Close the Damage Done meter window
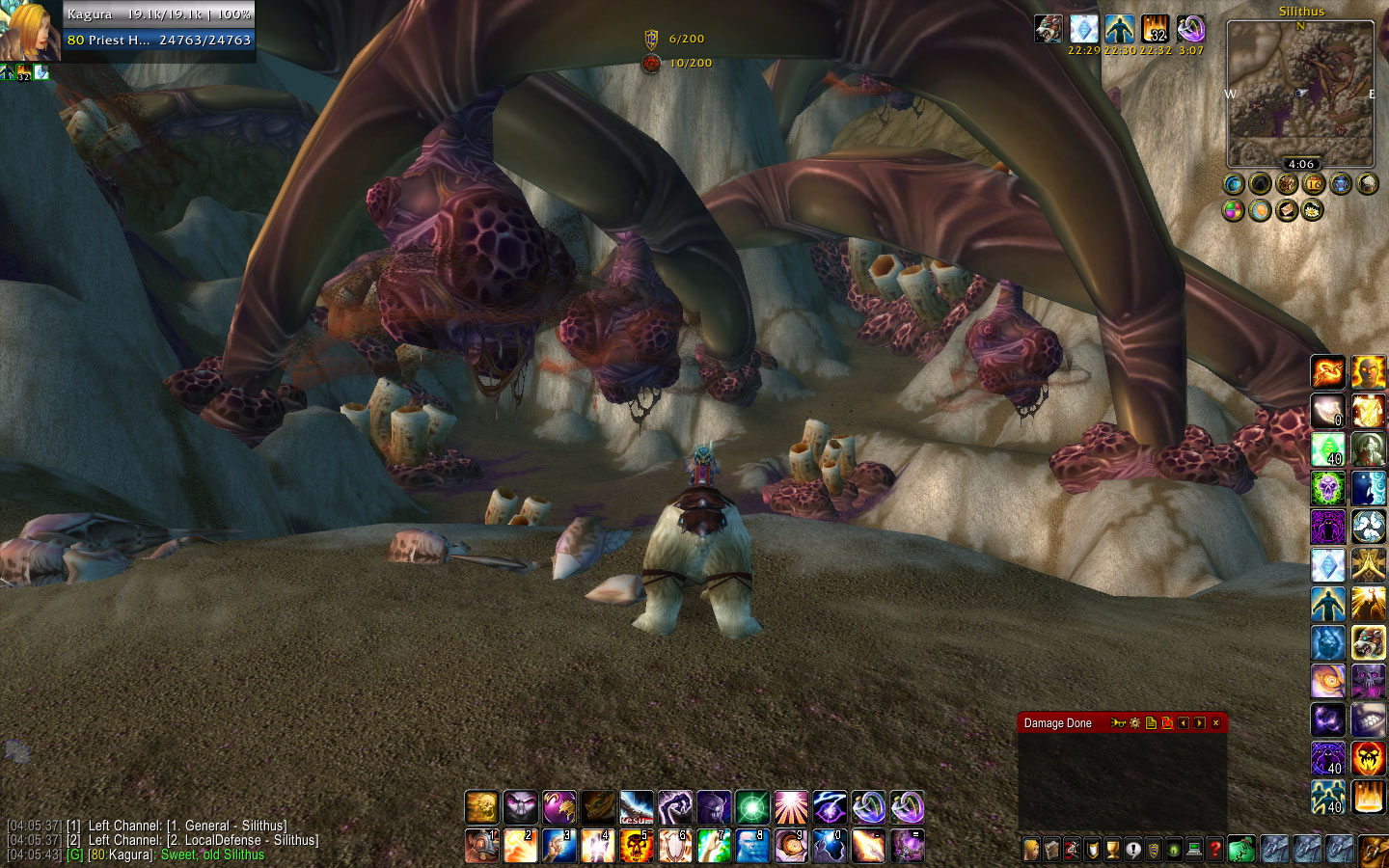Viewport: 1389px width, 868px height. [x=1215, y=722]
